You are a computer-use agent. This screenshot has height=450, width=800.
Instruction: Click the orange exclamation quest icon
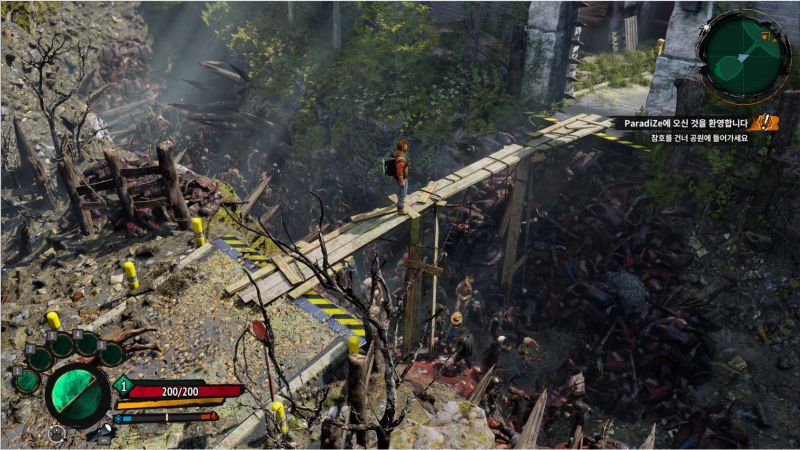(x=765, y=122)
